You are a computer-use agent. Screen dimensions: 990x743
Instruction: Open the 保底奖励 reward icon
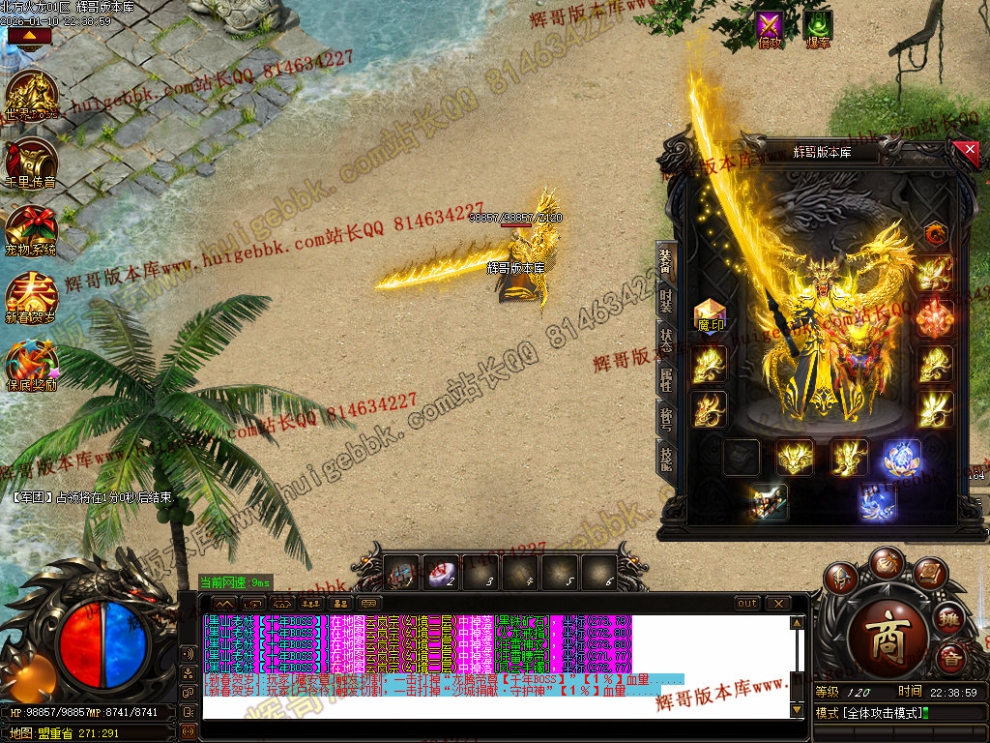(30, 362)
